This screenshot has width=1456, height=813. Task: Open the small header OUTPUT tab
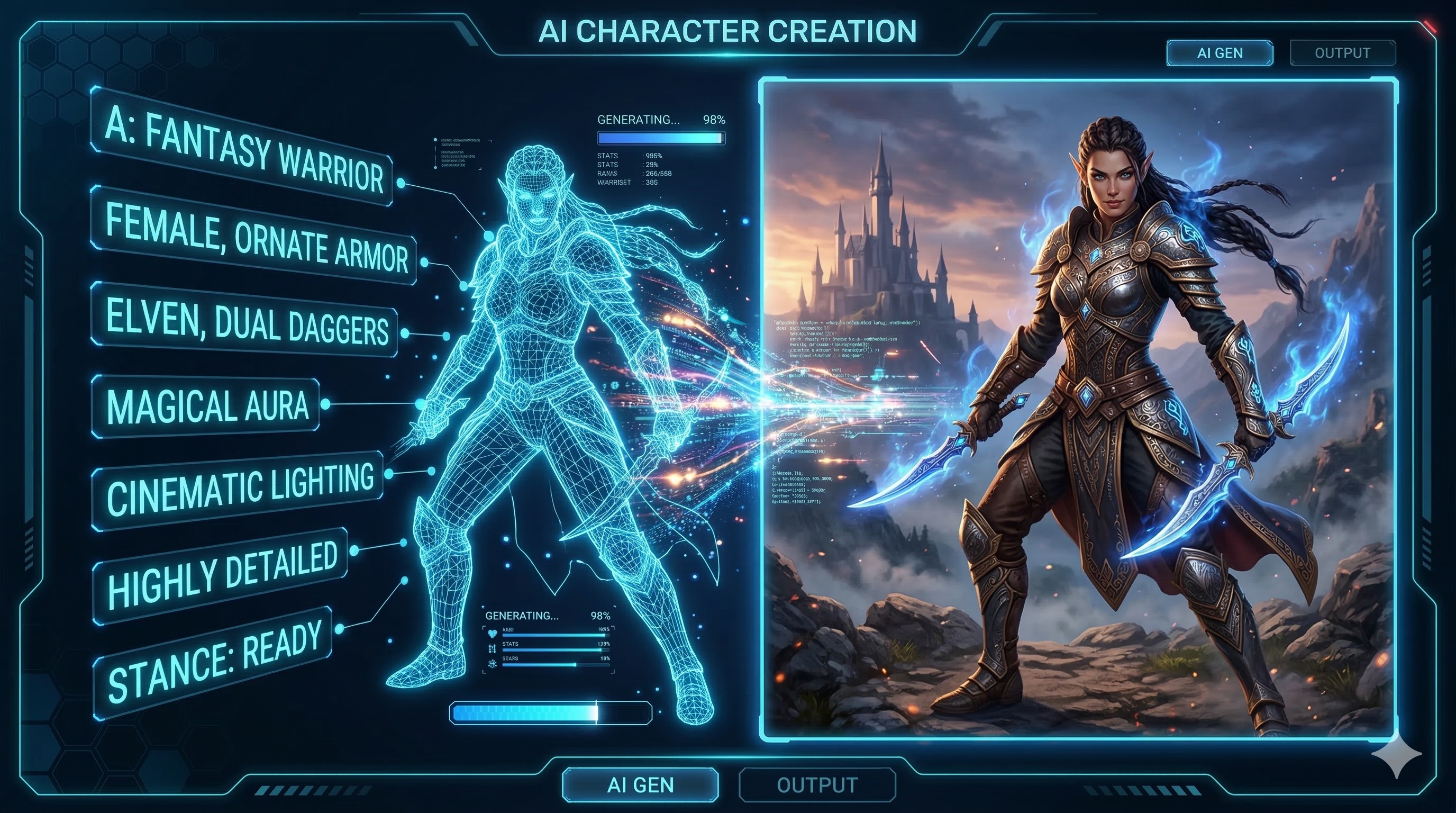[1342, 53]
